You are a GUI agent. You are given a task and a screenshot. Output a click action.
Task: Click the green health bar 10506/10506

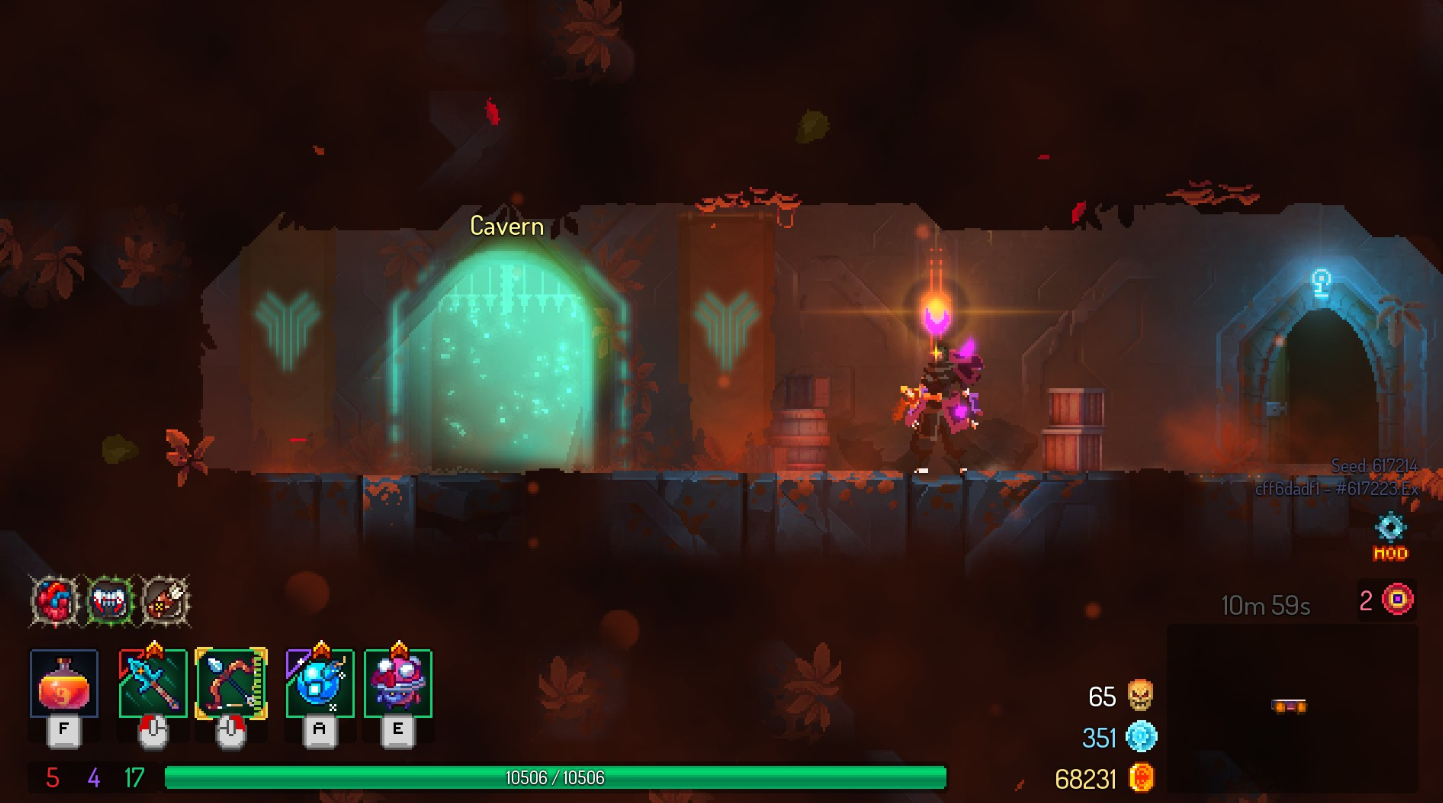(558, 775)
